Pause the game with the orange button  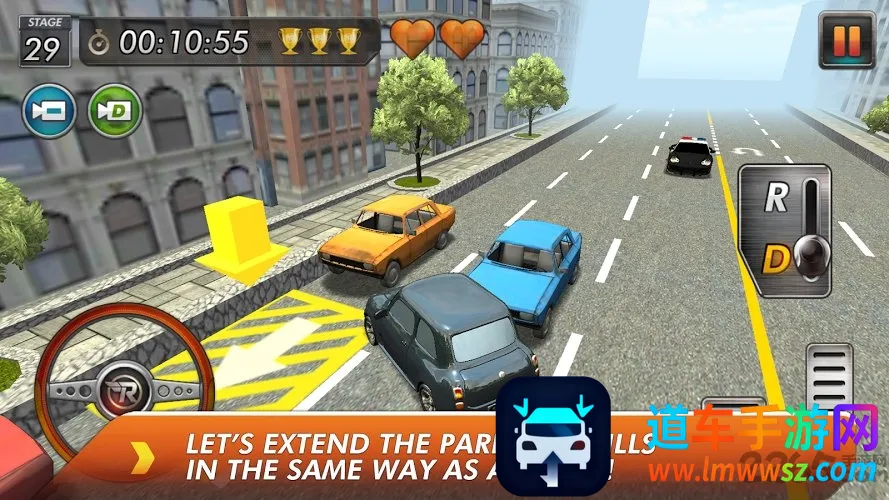[x=846, y=40]
